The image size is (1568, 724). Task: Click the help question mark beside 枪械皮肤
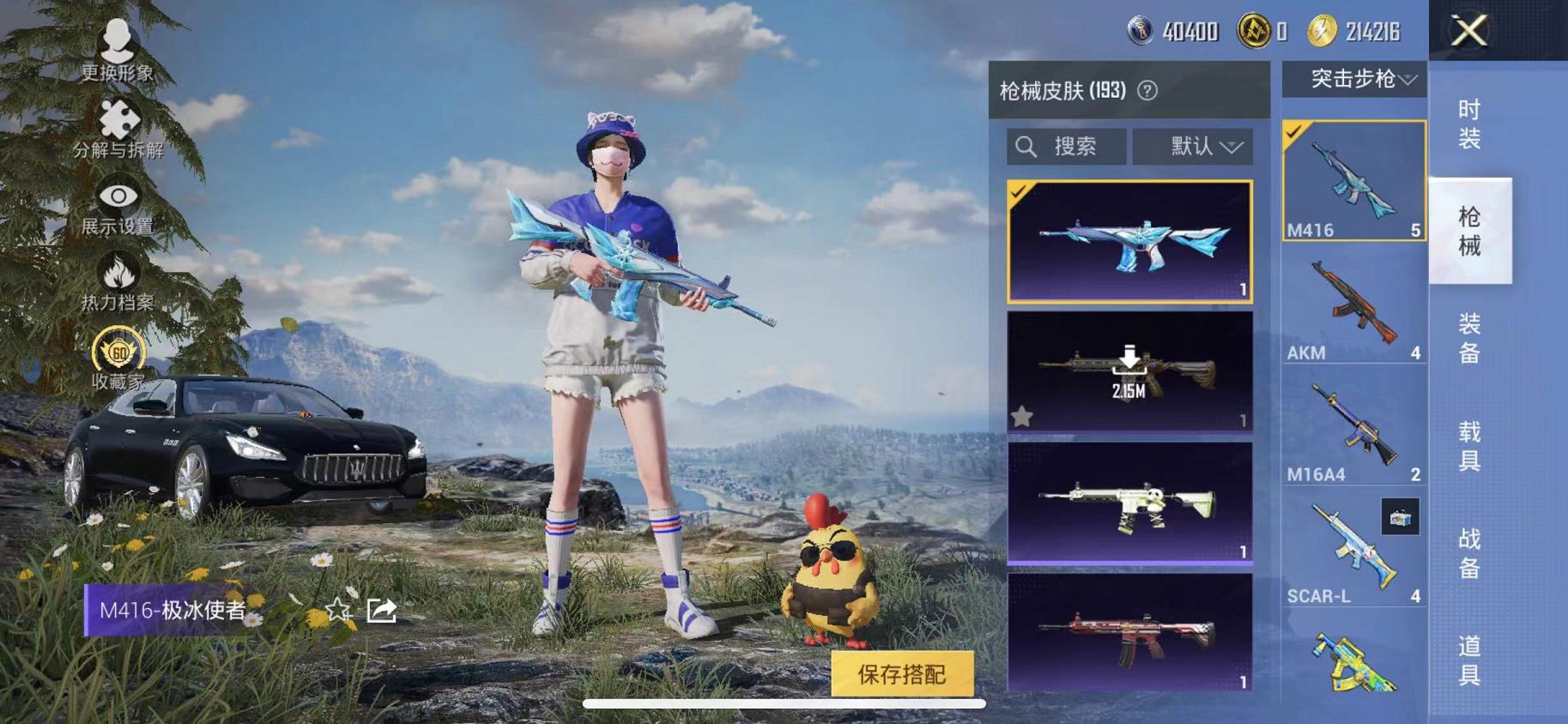click(1148, 92)
